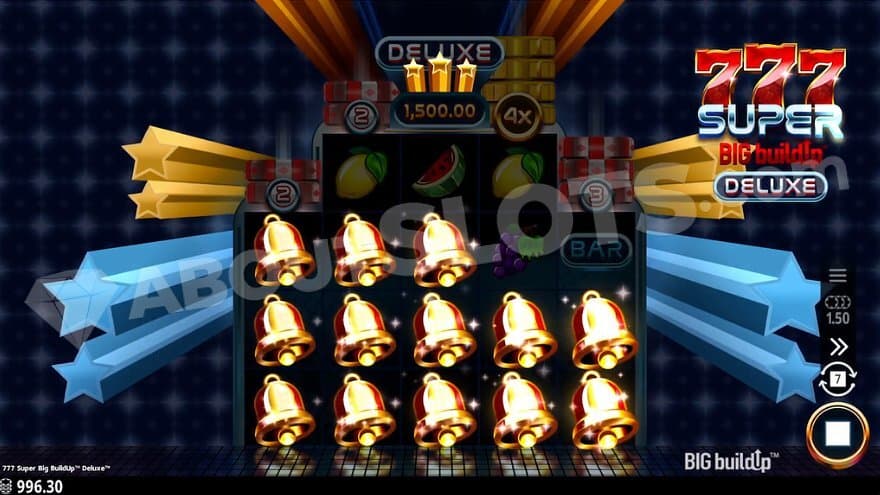Image resolution: width=880 pixels, height=495 pixels.
Task: Open the hamburger menu
Action: pos(838,275)
